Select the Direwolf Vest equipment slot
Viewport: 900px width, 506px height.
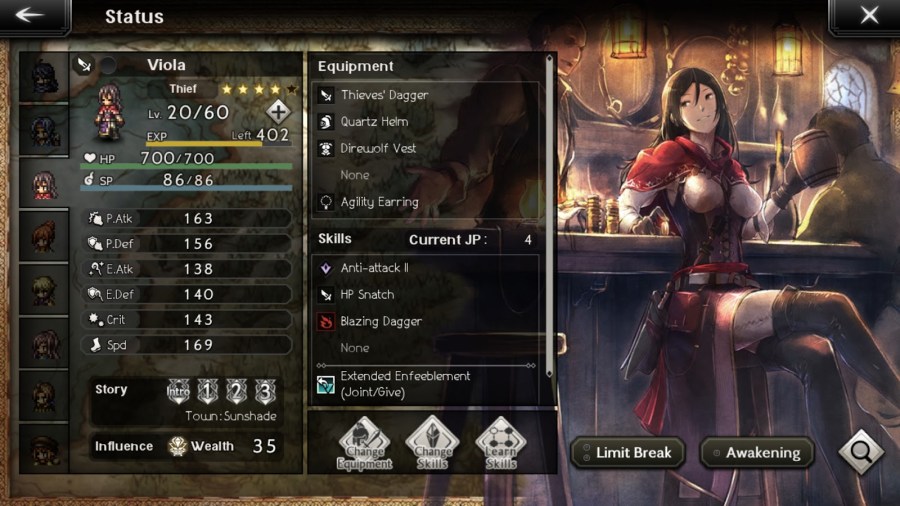(427, 148)
